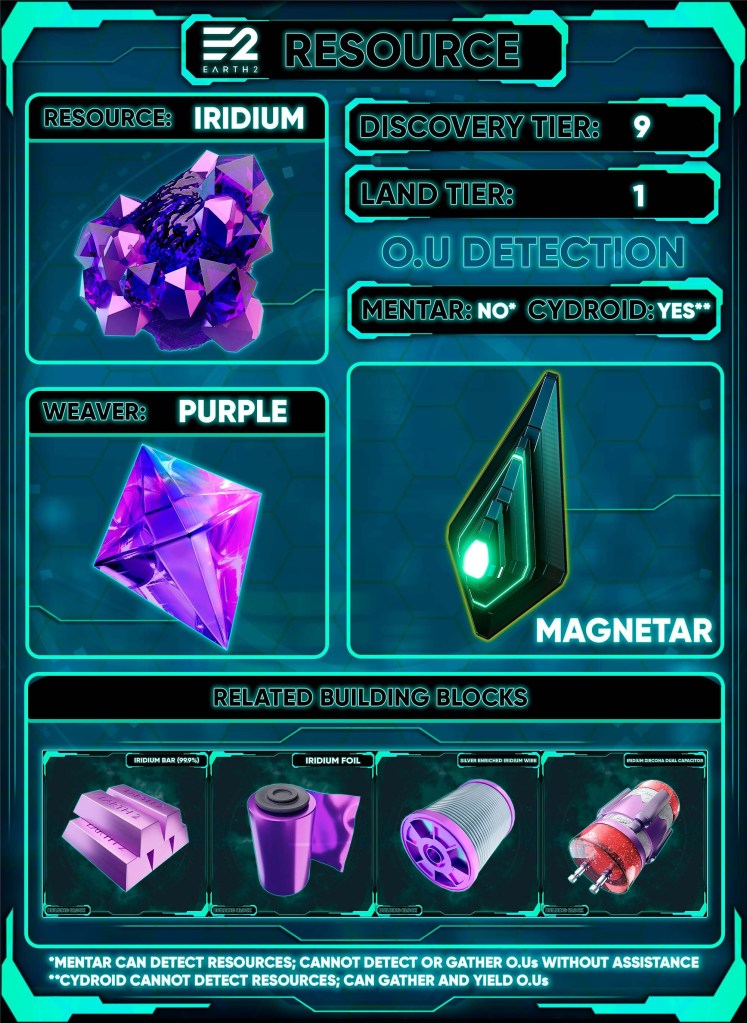
Task: Open the Iridium resource crystal image
Action: pyautogui.click(x=178, y=250)
